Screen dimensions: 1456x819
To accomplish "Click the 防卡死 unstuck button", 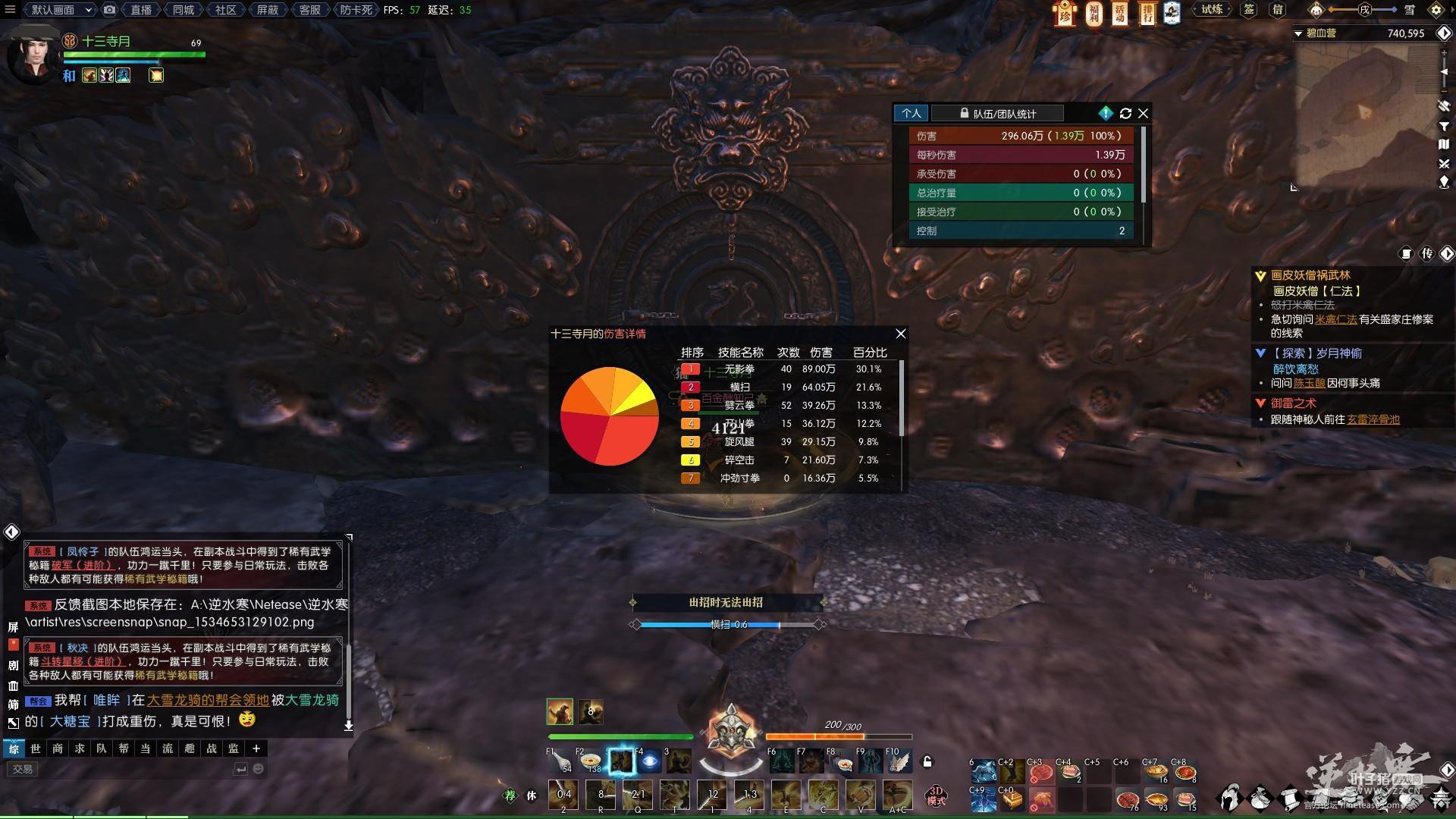I will [x=356, y=10].
